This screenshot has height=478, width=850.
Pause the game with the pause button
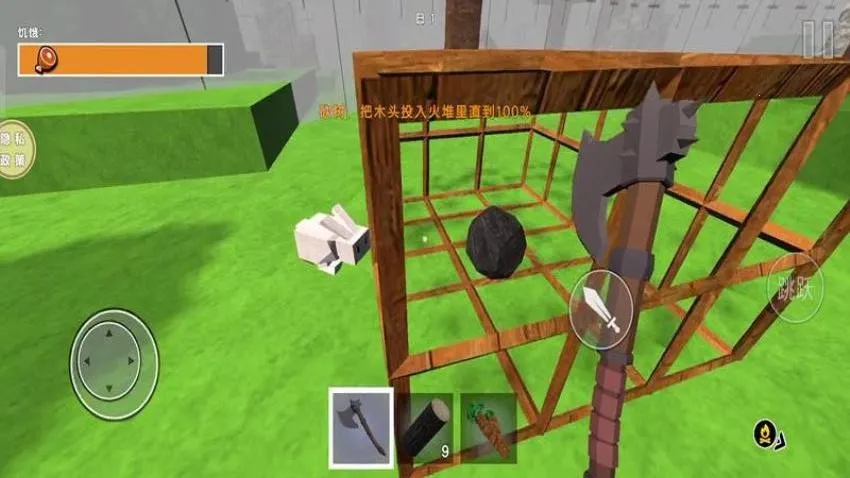click(817, 40)
